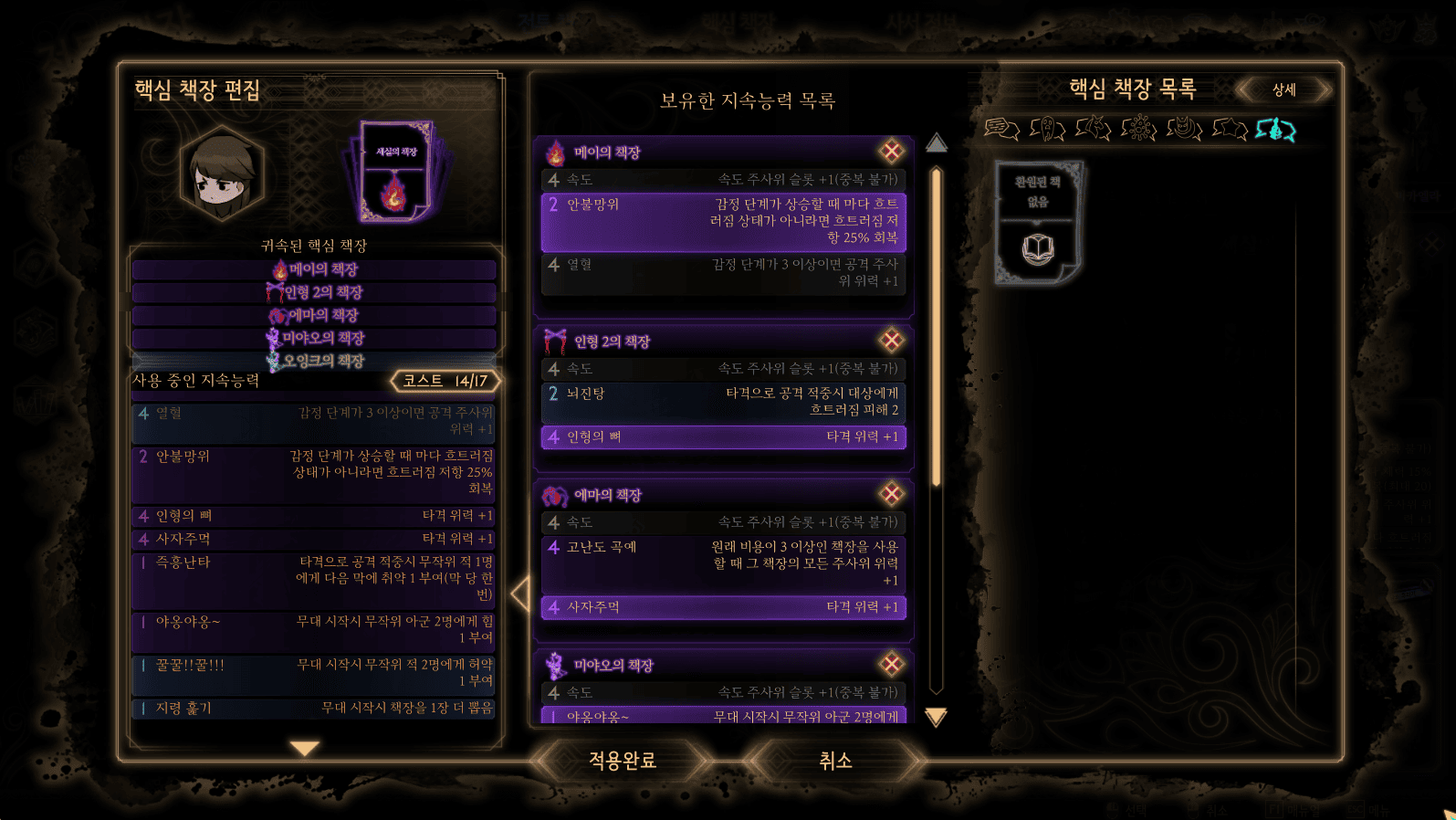1456x820 pixels.
Task: Select the 꿀꿀!!꿀!!! passive in use
Action: [x=313, y=673]
